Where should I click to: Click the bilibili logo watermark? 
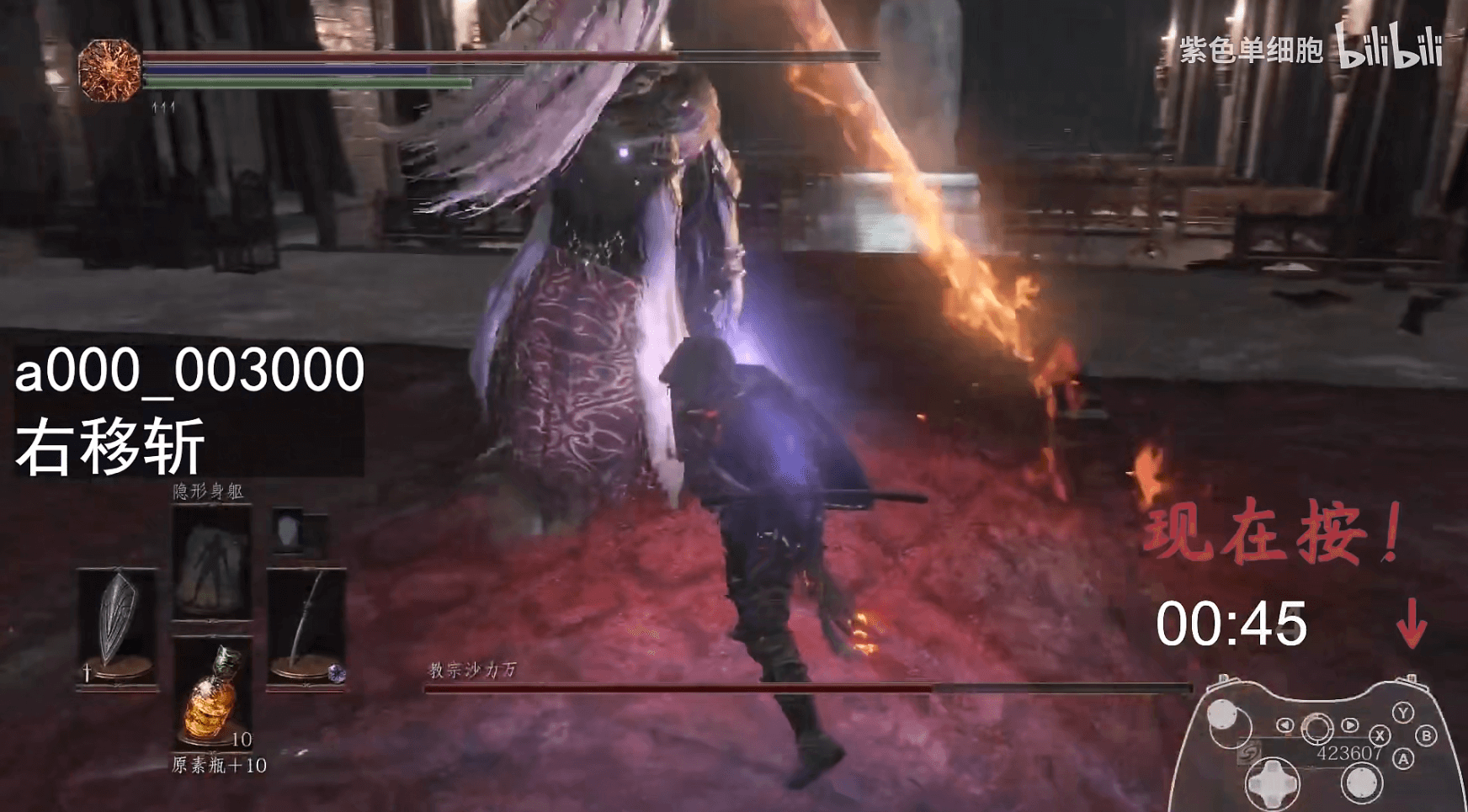(1390, 46)
